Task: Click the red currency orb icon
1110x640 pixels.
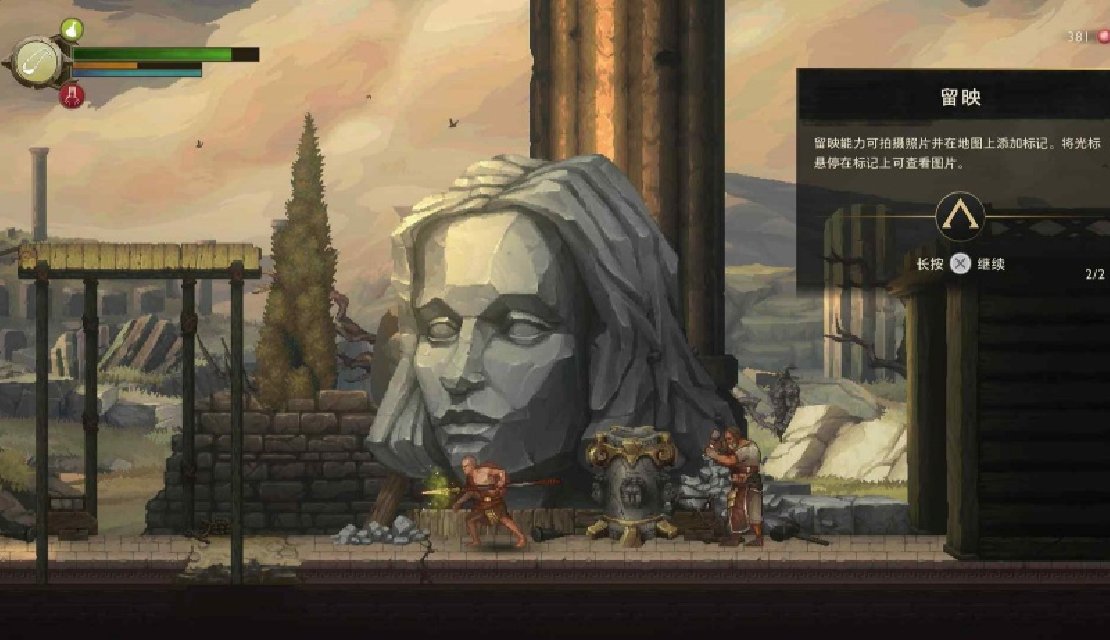Action: pos(1103,37)
